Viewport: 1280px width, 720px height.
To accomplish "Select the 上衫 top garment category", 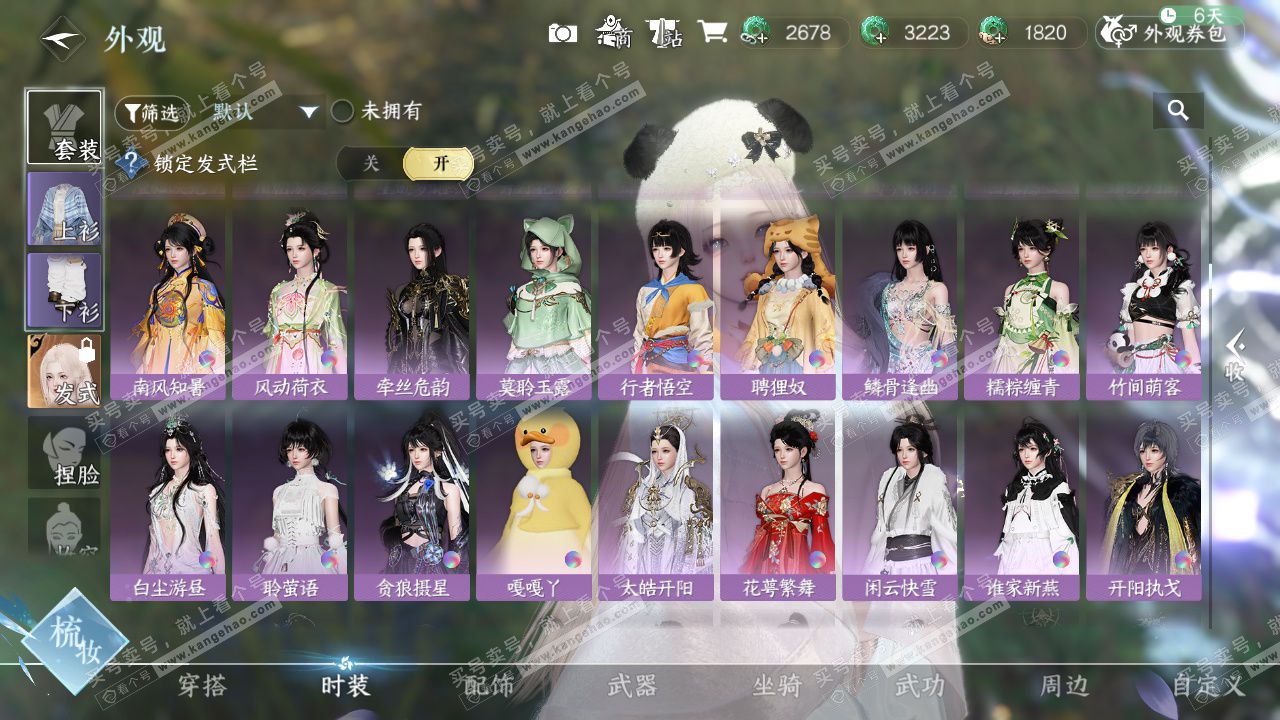I will click(x=65, y=208).
